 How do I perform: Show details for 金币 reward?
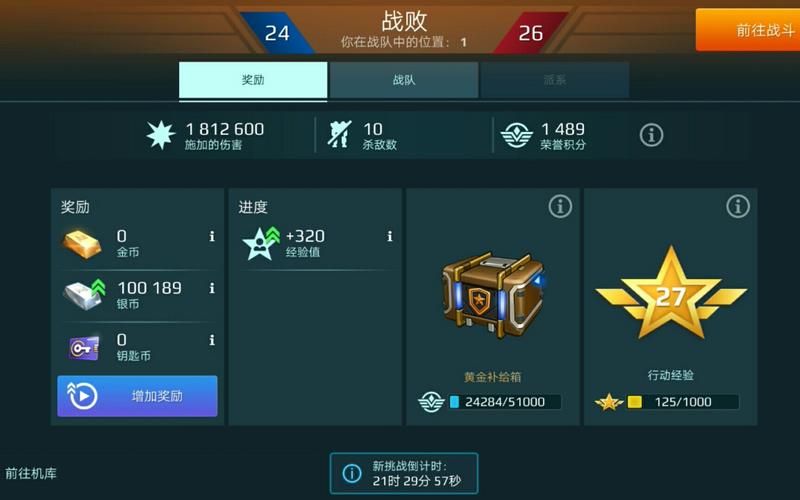coord(212,237)
